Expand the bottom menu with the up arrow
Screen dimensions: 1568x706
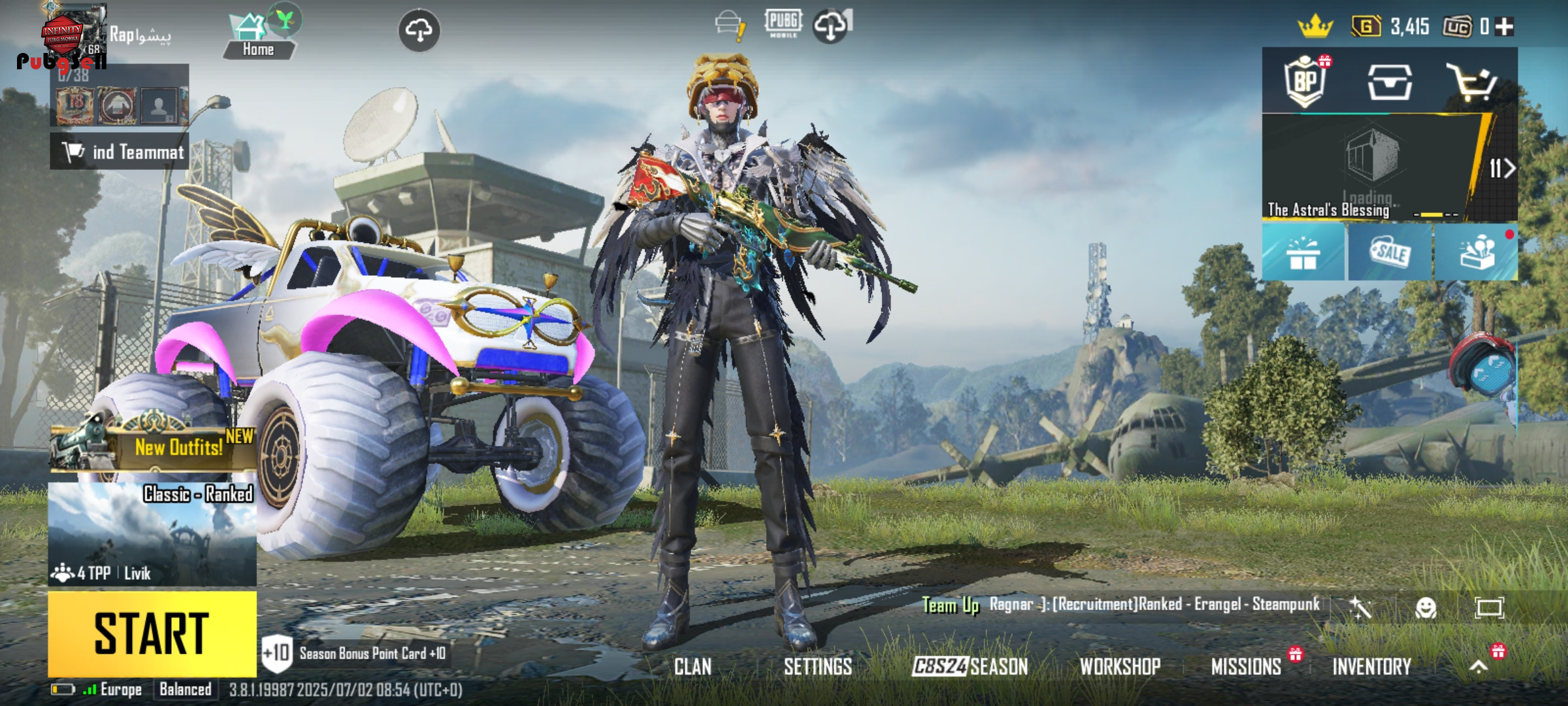click(1478, 667)
